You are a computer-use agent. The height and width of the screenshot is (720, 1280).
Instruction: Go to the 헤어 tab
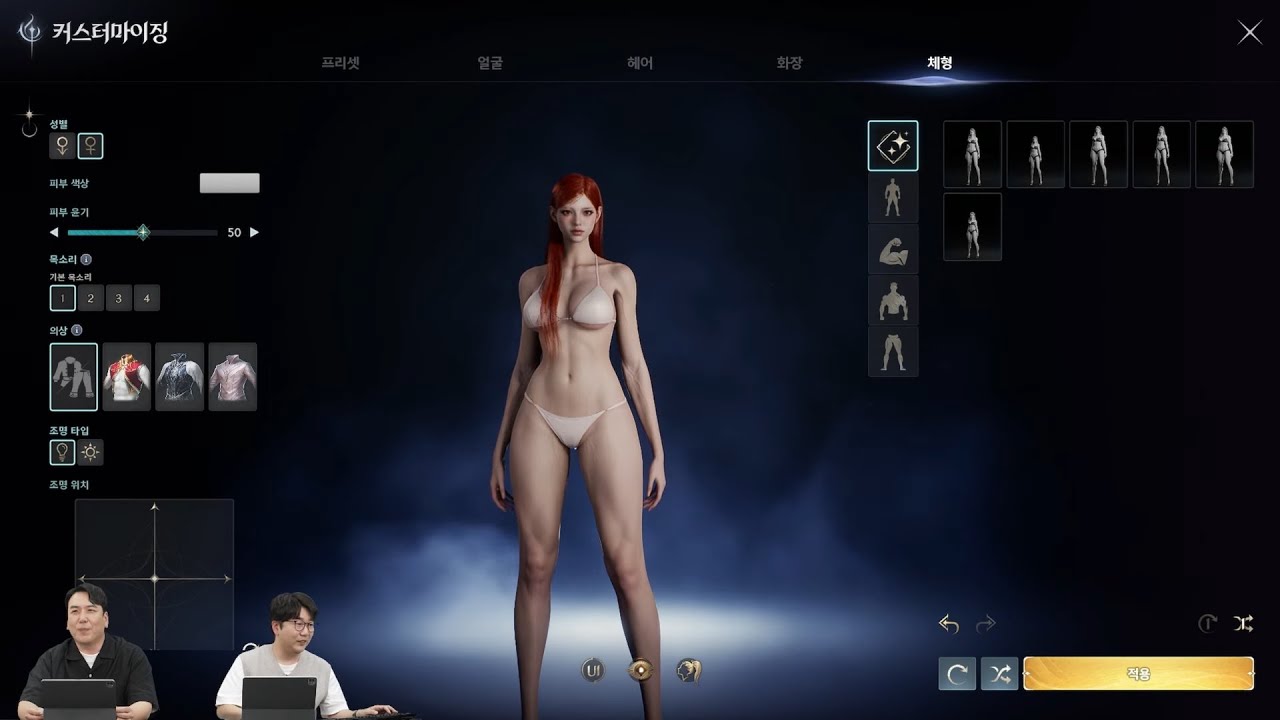coord(640,63)
